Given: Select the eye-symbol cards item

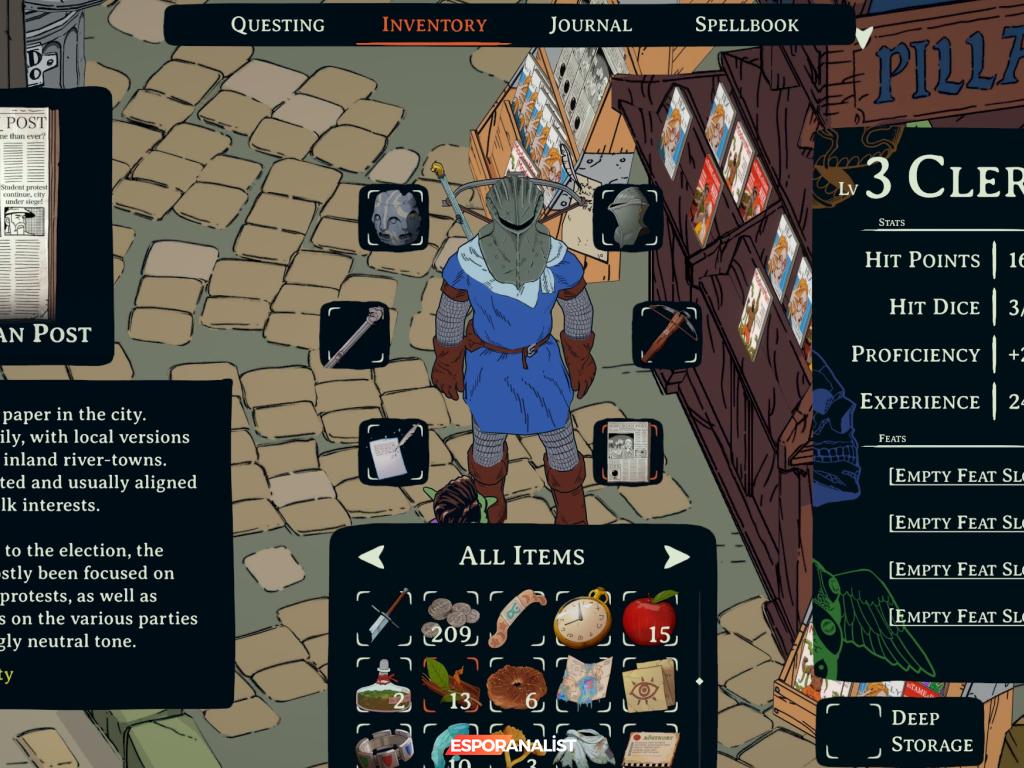Looking at the screenshot, I should tap(649, 685).
